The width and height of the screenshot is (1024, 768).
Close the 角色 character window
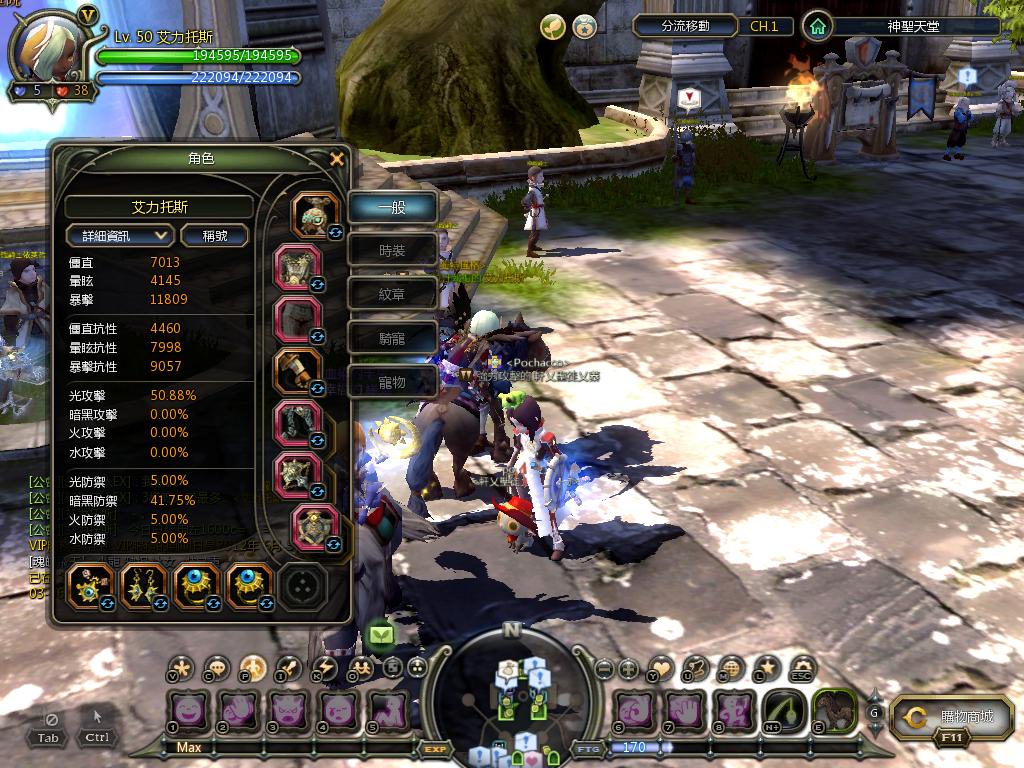pos(337,158)
